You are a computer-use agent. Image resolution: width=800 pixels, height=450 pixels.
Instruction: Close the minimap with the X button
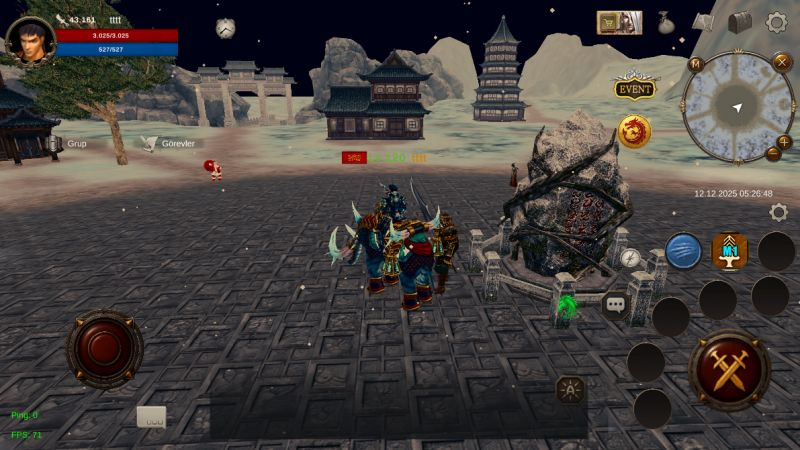[x=782, y=62]
